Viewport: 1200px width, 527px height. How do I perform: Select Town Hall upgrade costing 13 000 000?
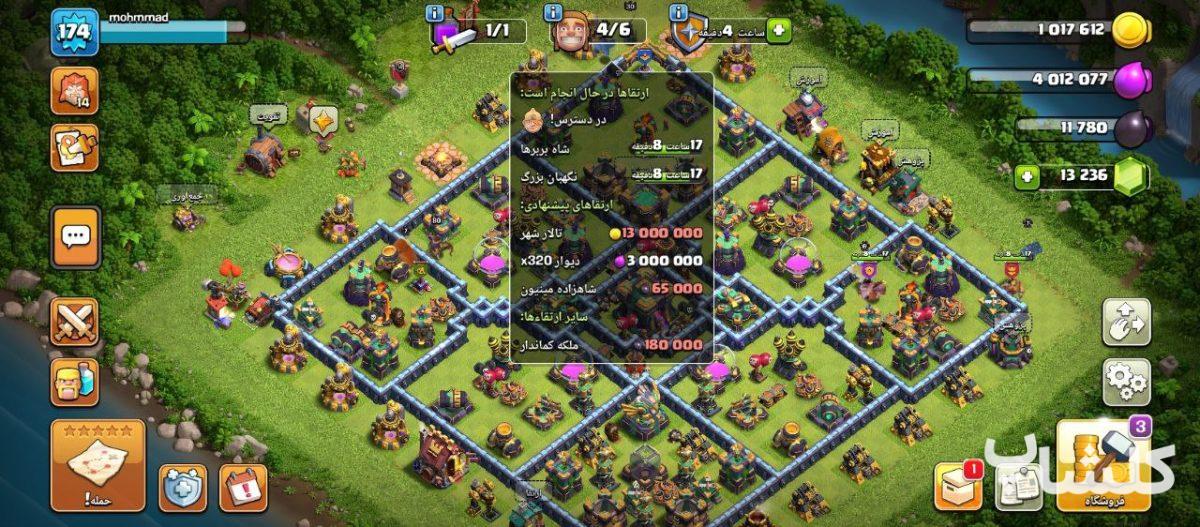(612, 232)
